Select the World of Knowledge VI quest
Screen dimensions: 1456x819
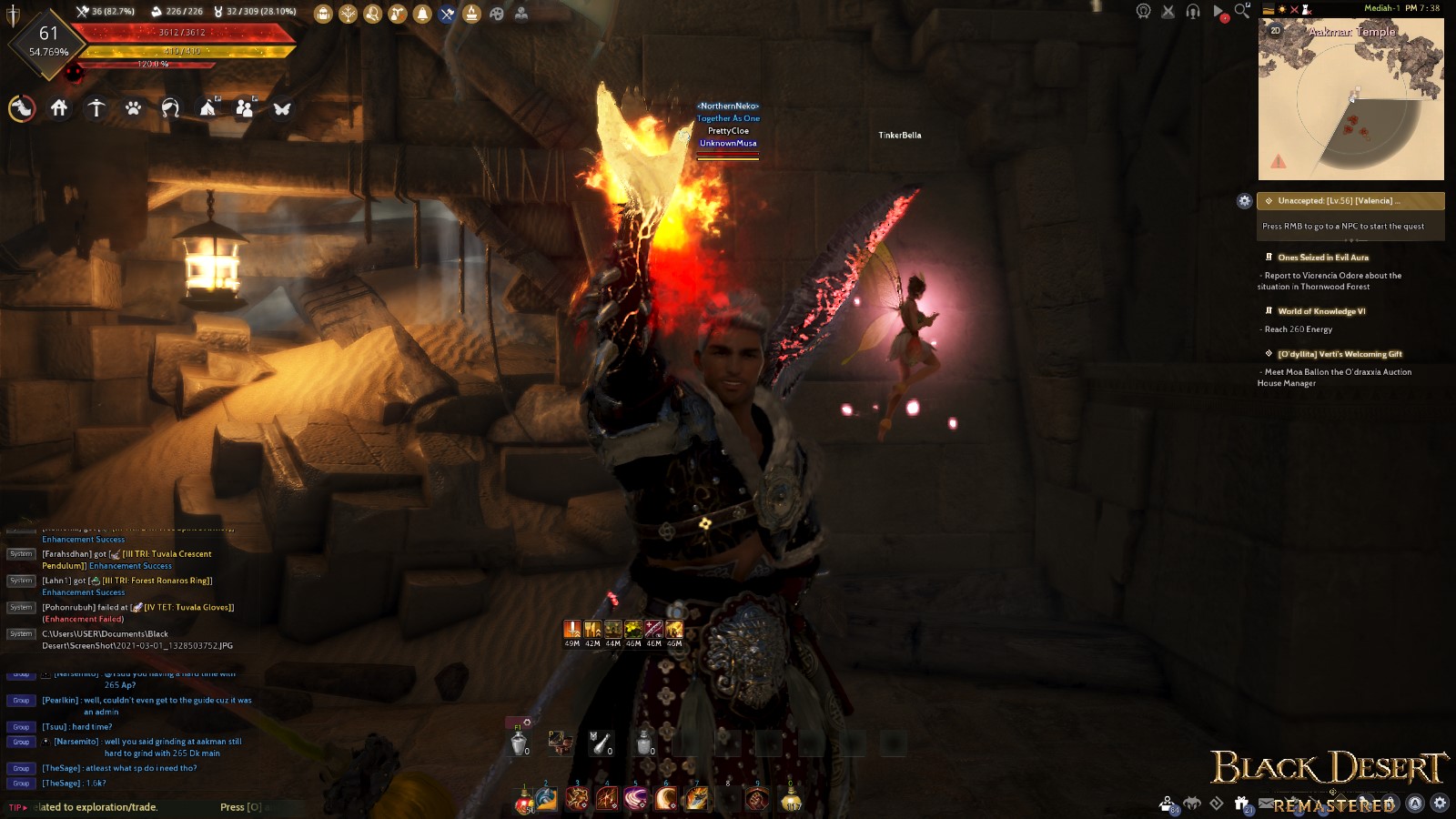pos(1320,311)
